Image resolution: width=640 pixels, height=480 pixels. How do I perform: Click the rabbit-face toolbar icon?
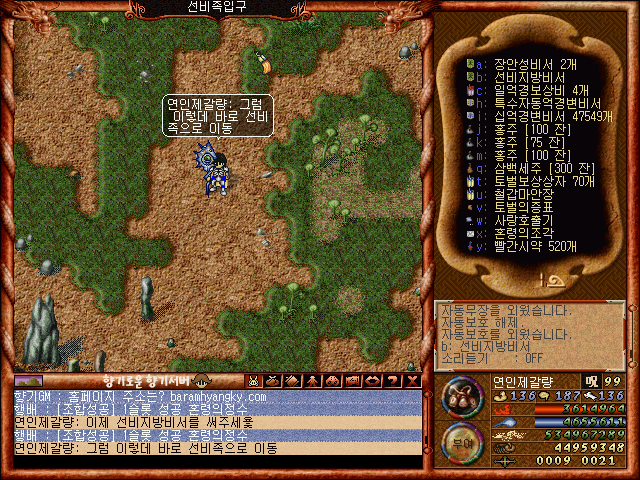point(254,381)
